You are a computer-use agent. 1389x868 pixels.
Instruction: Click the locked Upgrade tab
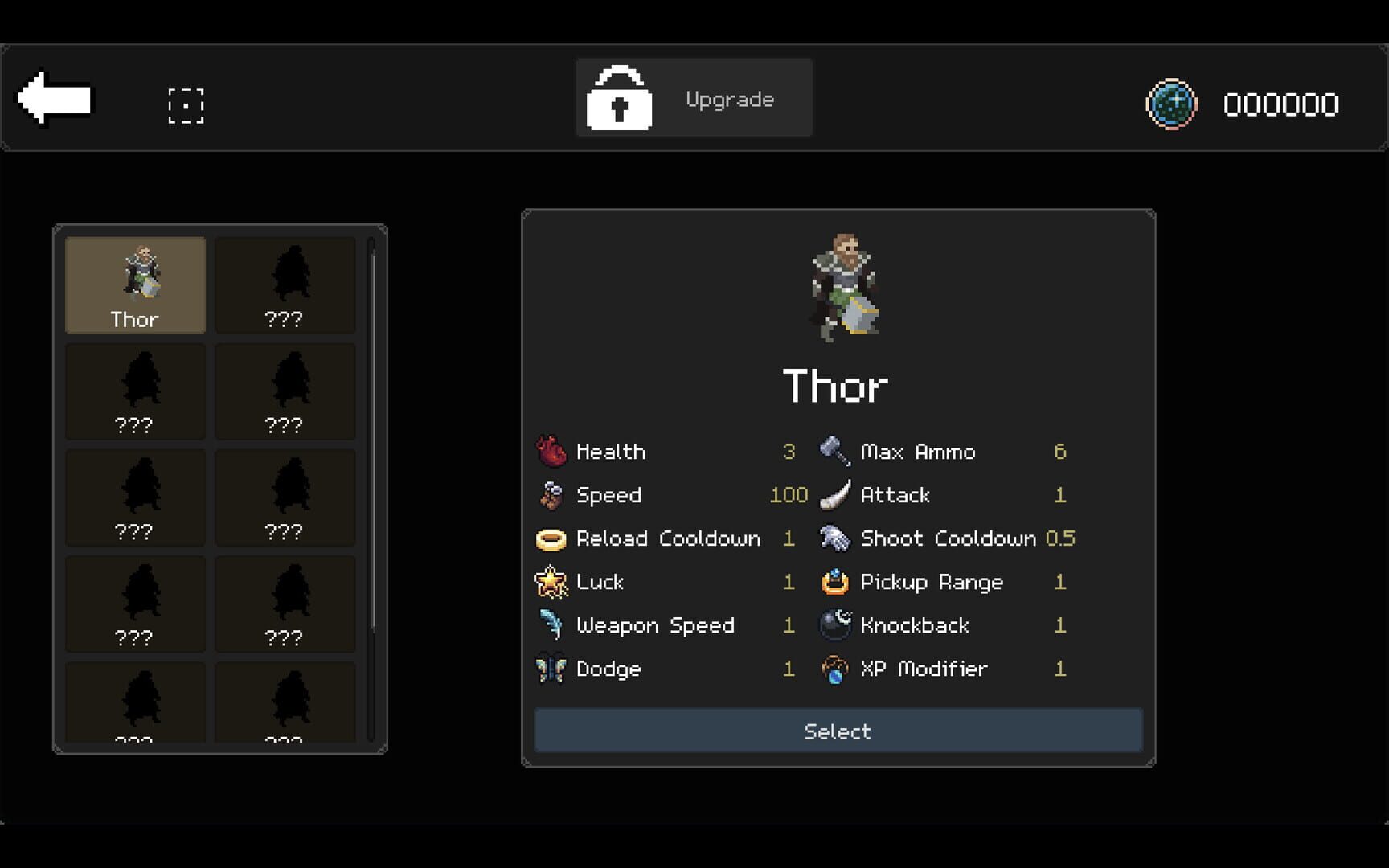(694, 97)
